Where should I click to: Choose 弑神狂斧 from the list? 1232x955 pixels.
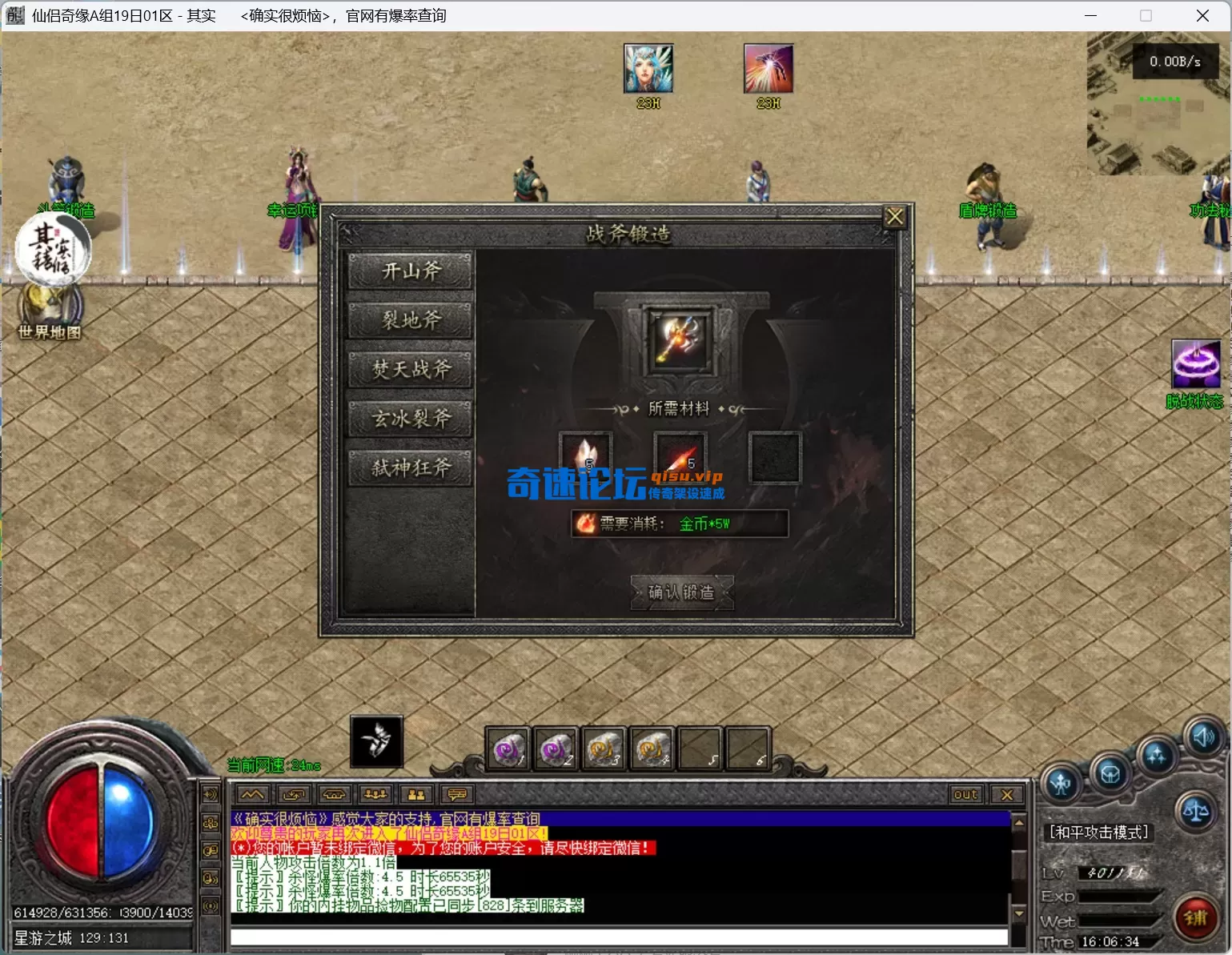(x=411, y=467)
